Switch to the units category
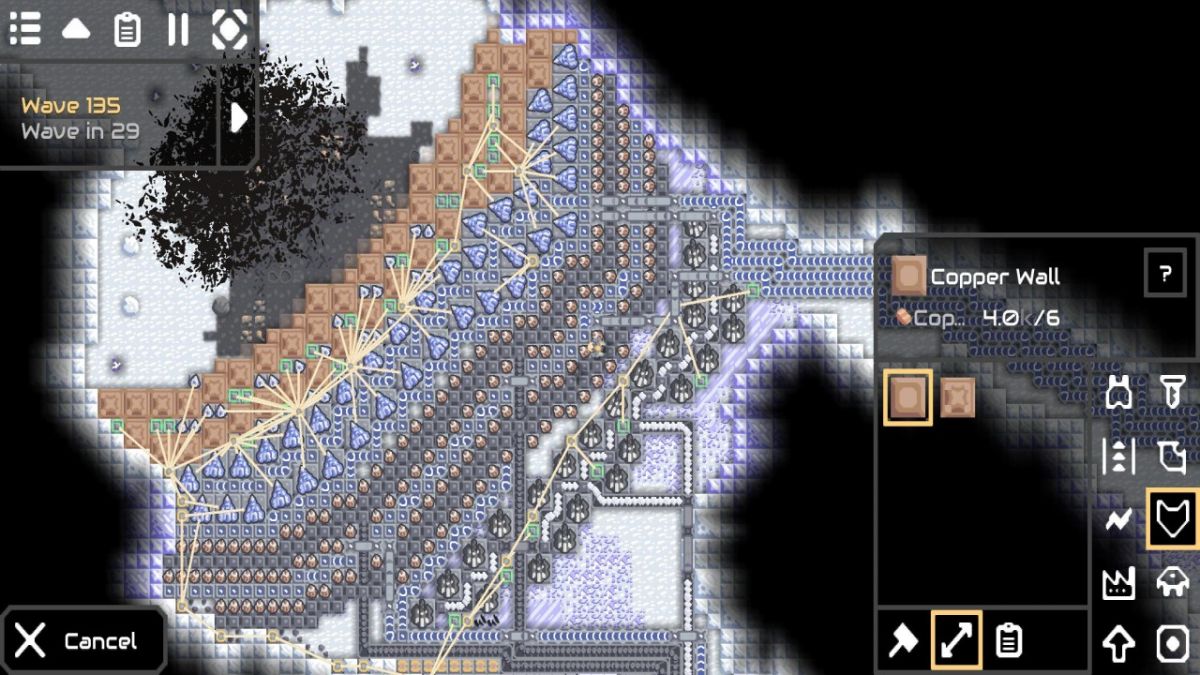The image size is (1200, 675). (1172, 582)
